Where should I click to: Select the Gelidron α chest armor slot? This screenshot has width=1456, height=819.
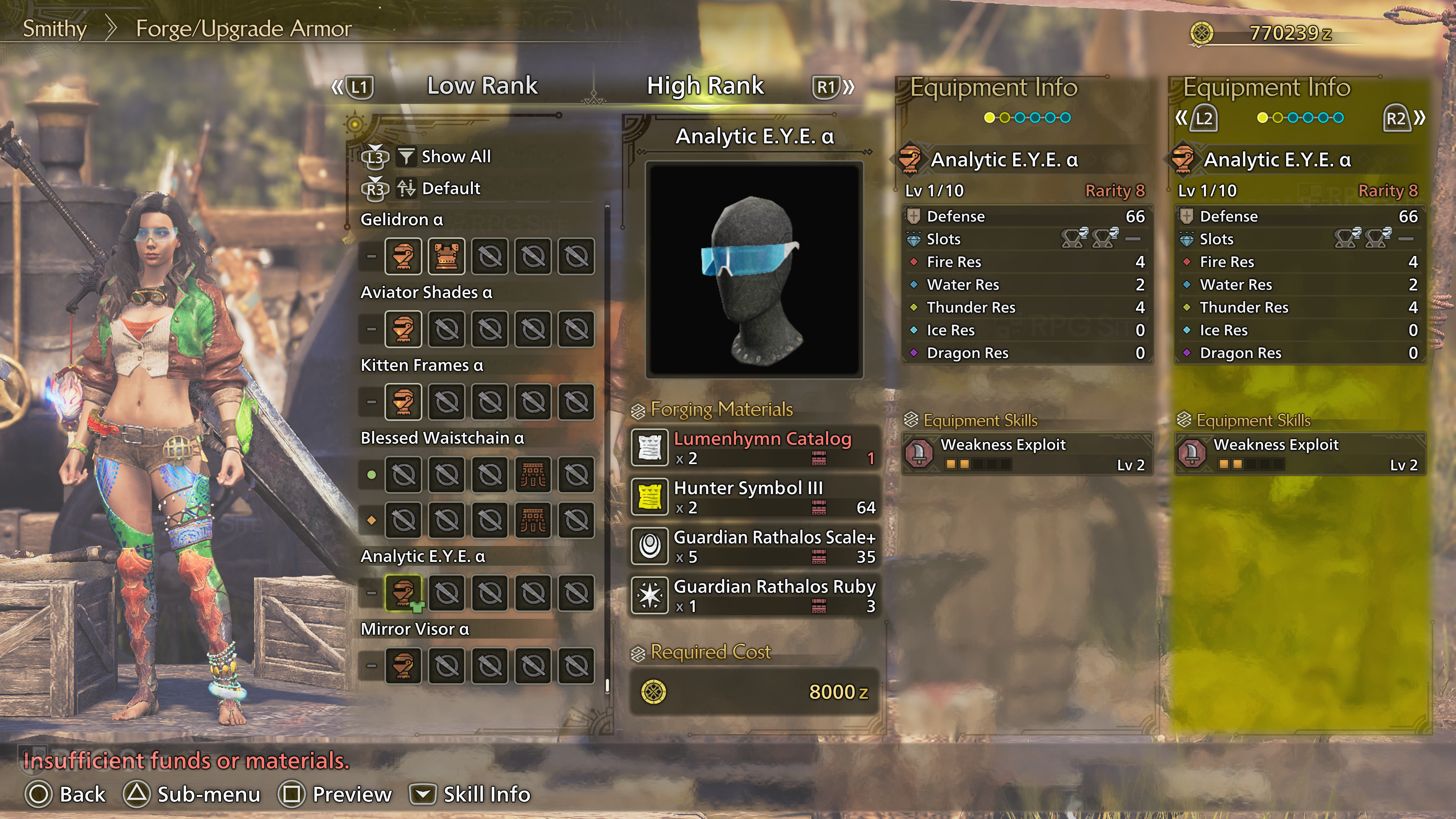coord(447,257)
